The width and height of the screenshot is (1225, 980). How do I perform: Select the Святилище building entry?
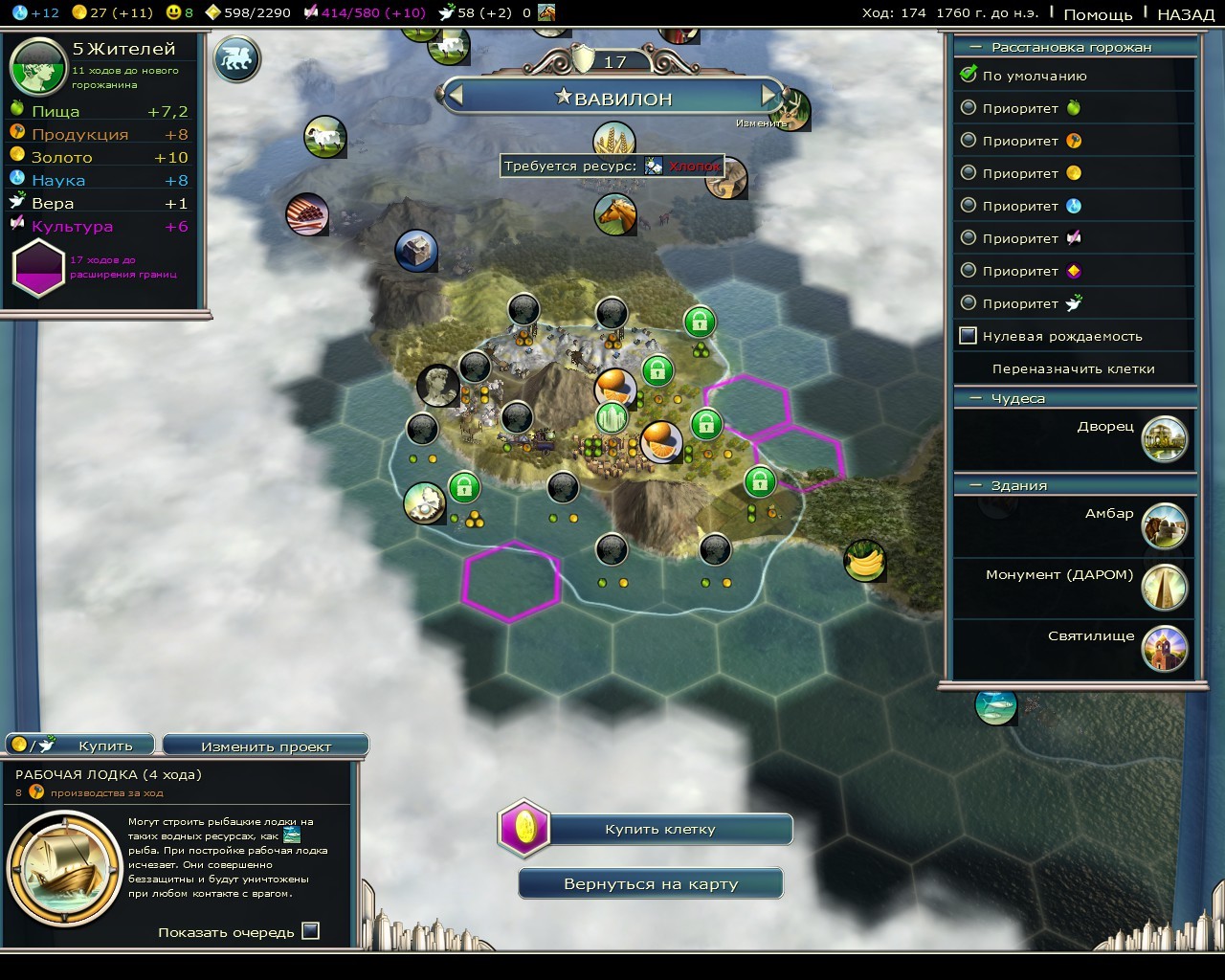tap(1164, 648)
